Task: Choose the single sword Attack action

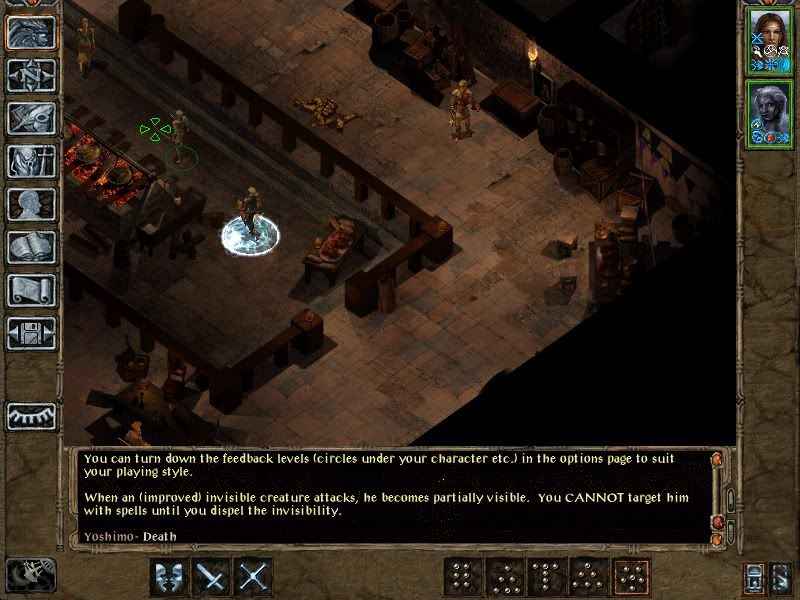Action: pos(212,577)
